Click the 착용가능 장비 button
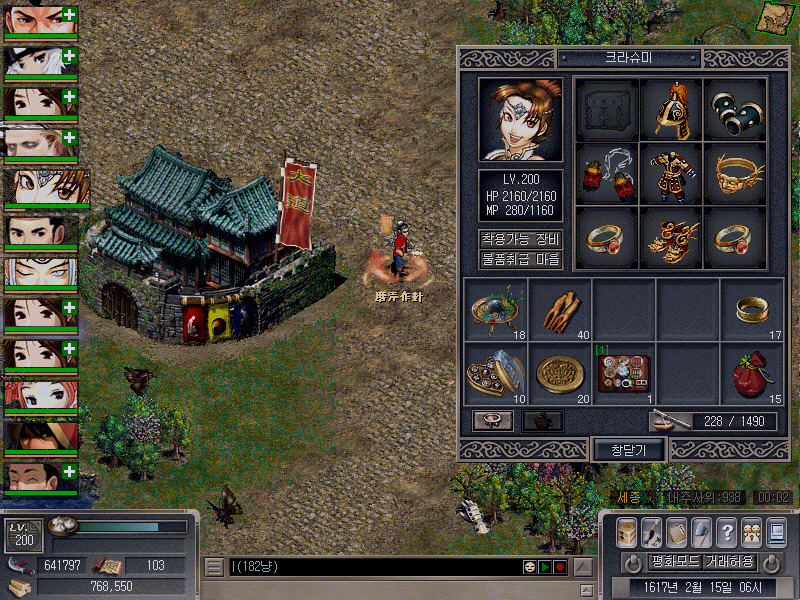The image size is (800, 600). pyautogui.click(x=520, y=240)
